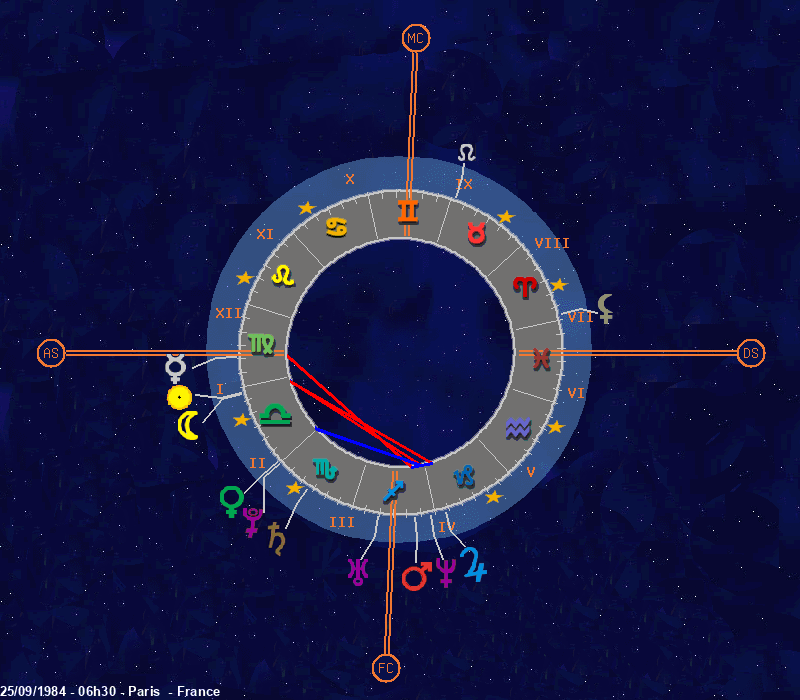This screenshot has width=800, height=700.
Task: Click the Uranus planet glyph
Action: [x=356, y=571]
